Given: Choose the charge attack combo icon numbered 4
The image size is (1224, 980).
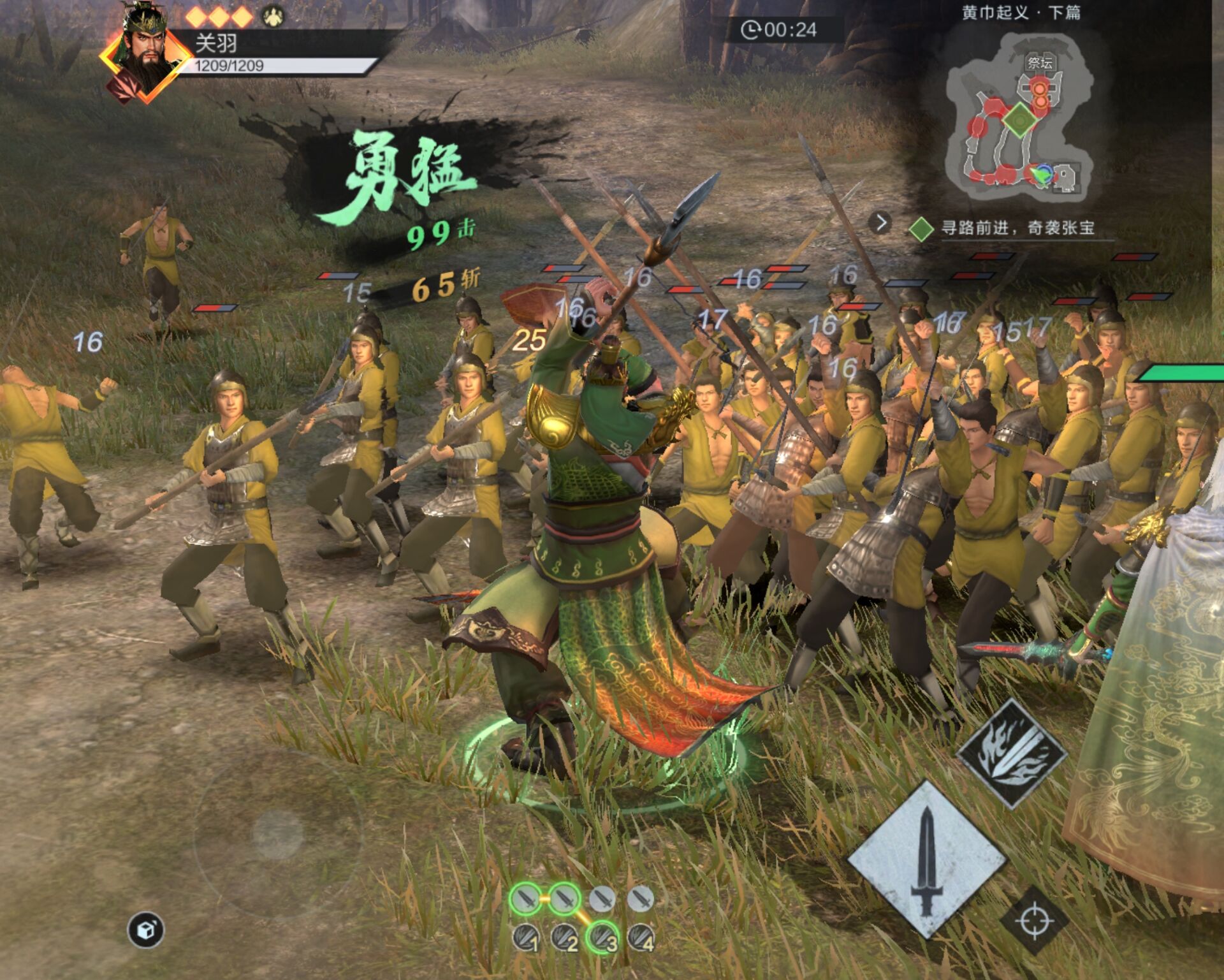Looking at the screenshot, I should (641, 937).
